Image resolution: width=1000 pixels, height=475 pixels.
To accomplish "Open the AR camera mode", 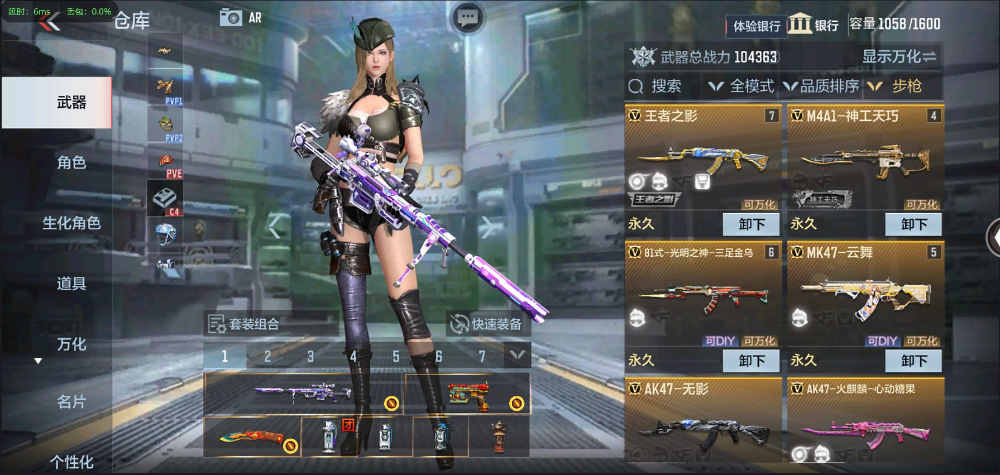I will click(241, 17).
